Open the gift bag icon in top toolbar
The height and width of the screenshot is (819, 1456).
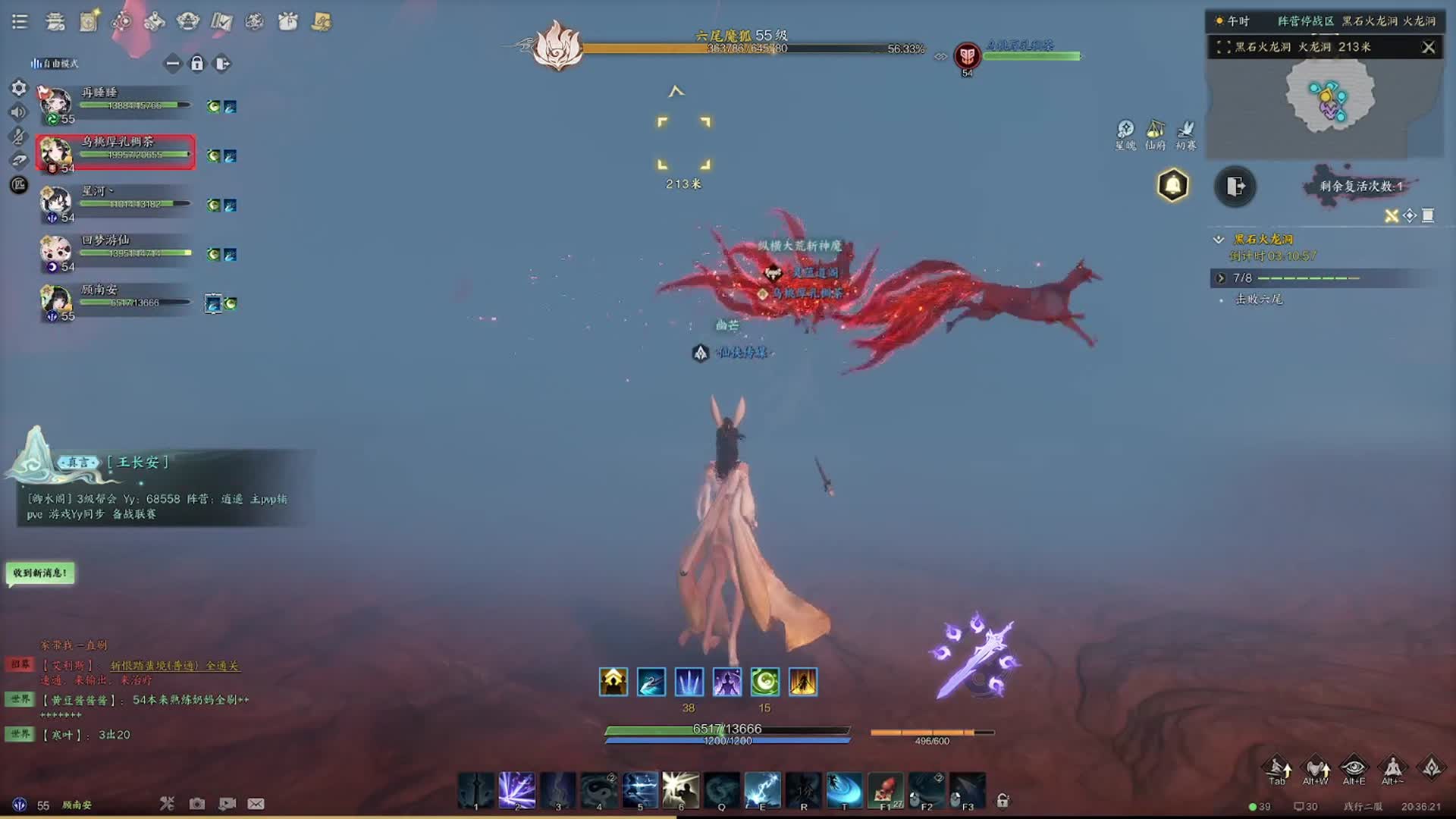point(288,22)
